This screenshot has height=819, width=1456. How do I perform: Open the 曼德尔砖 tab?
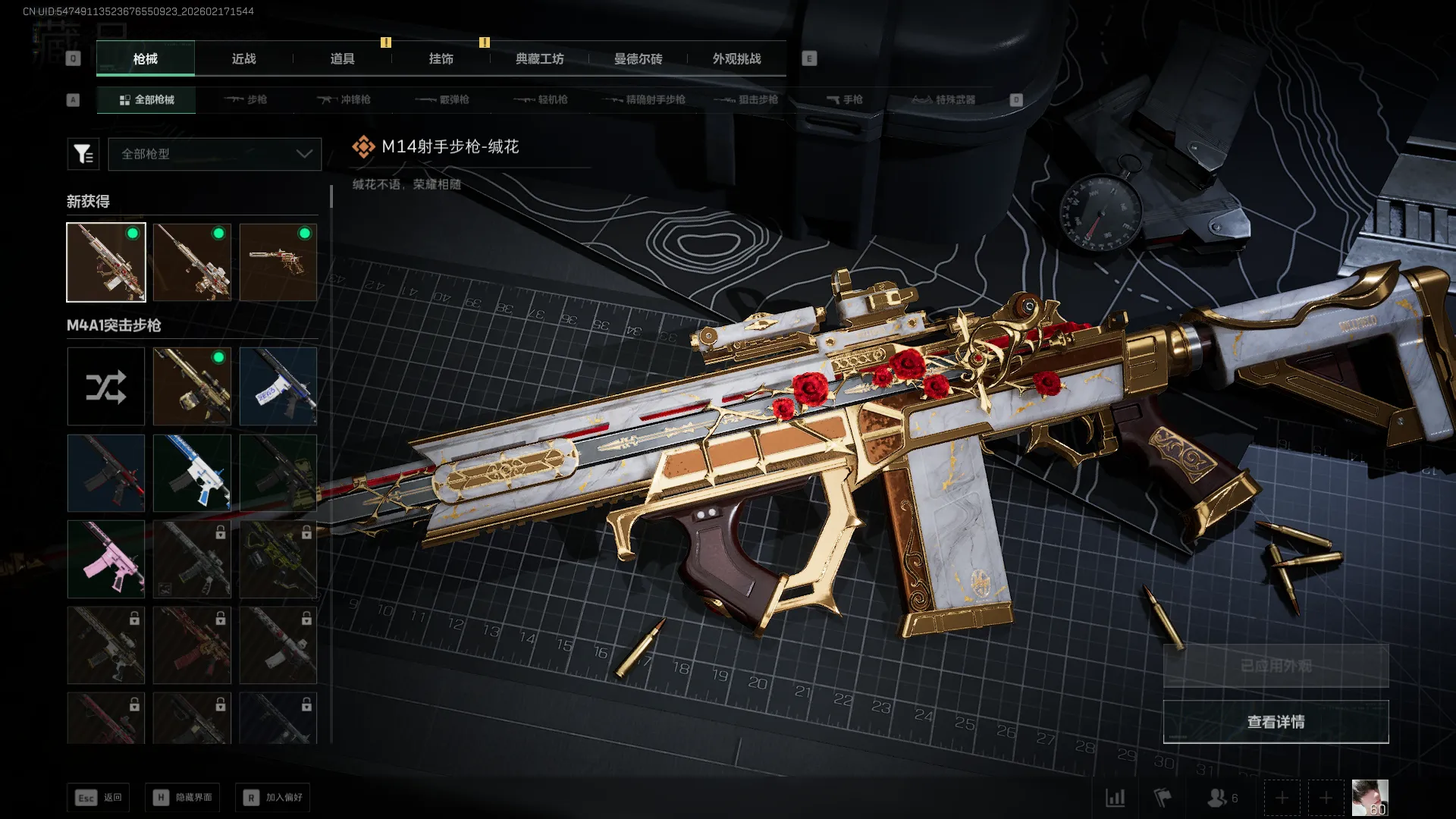pos(638,58)
